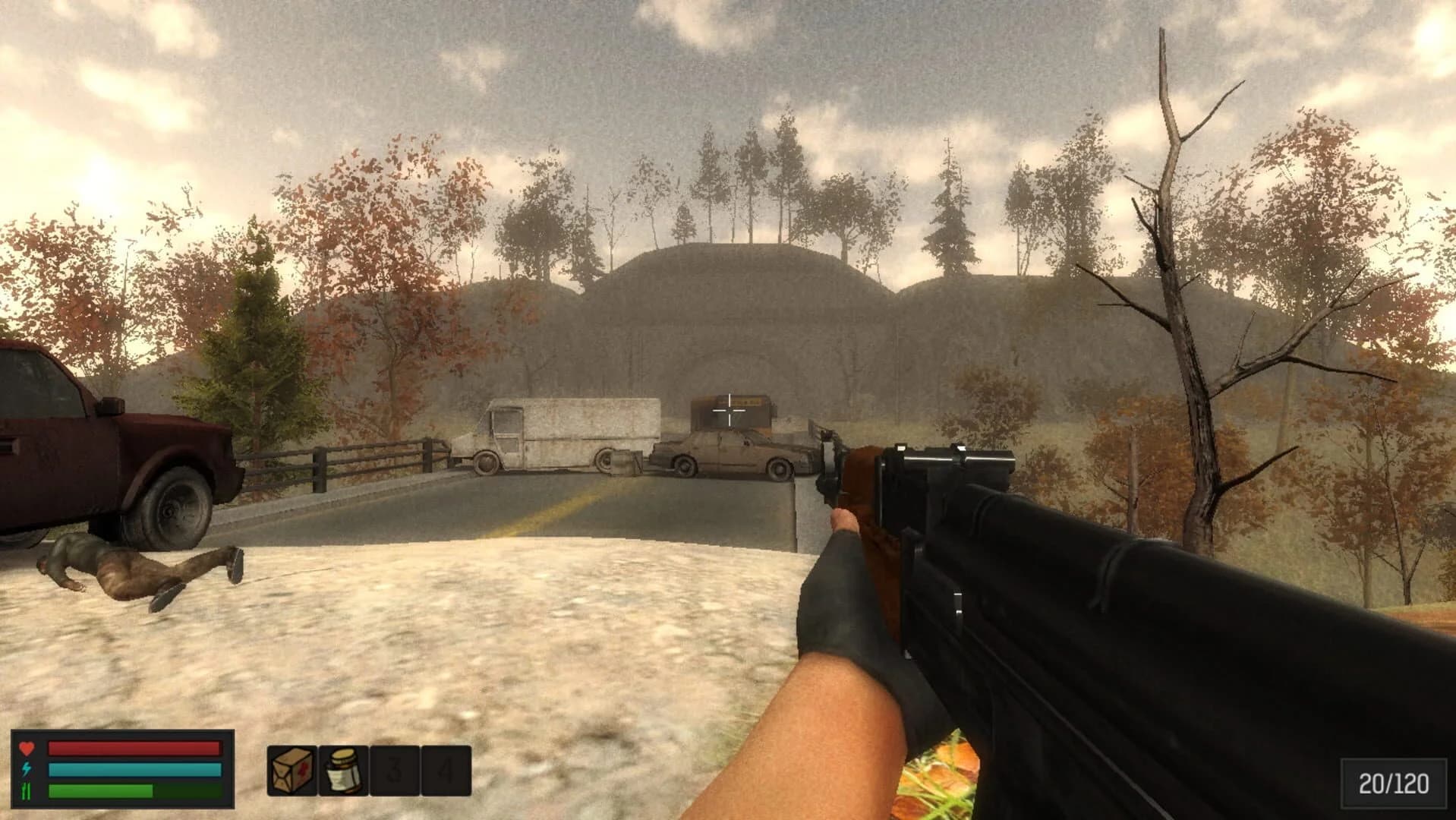Screen dimensions: 1456x820
Task: Click empty hotbar slot 3
Action: coord(394,771)
